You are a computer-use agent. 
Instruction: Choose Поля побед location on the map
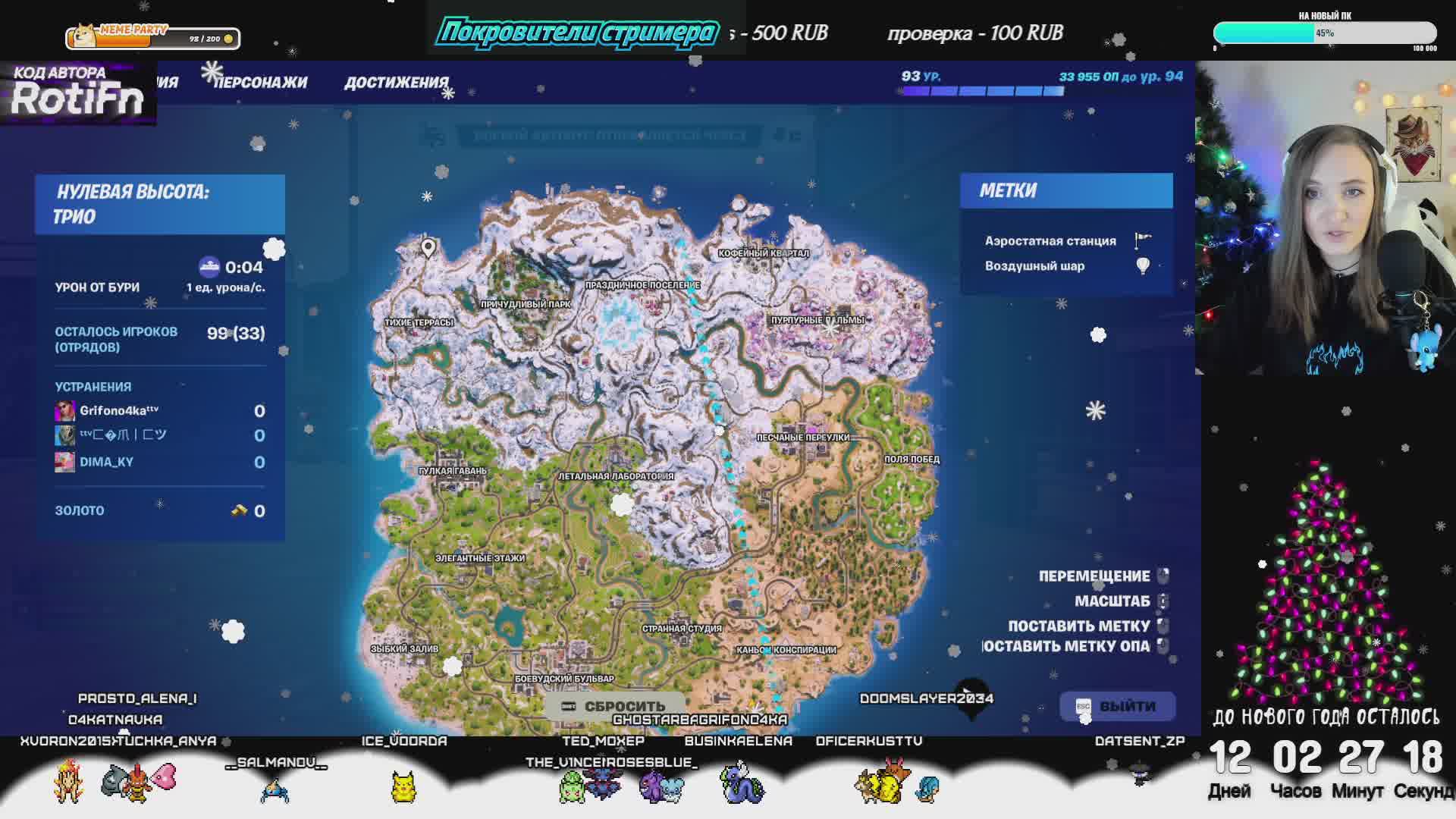click(912, 460)
